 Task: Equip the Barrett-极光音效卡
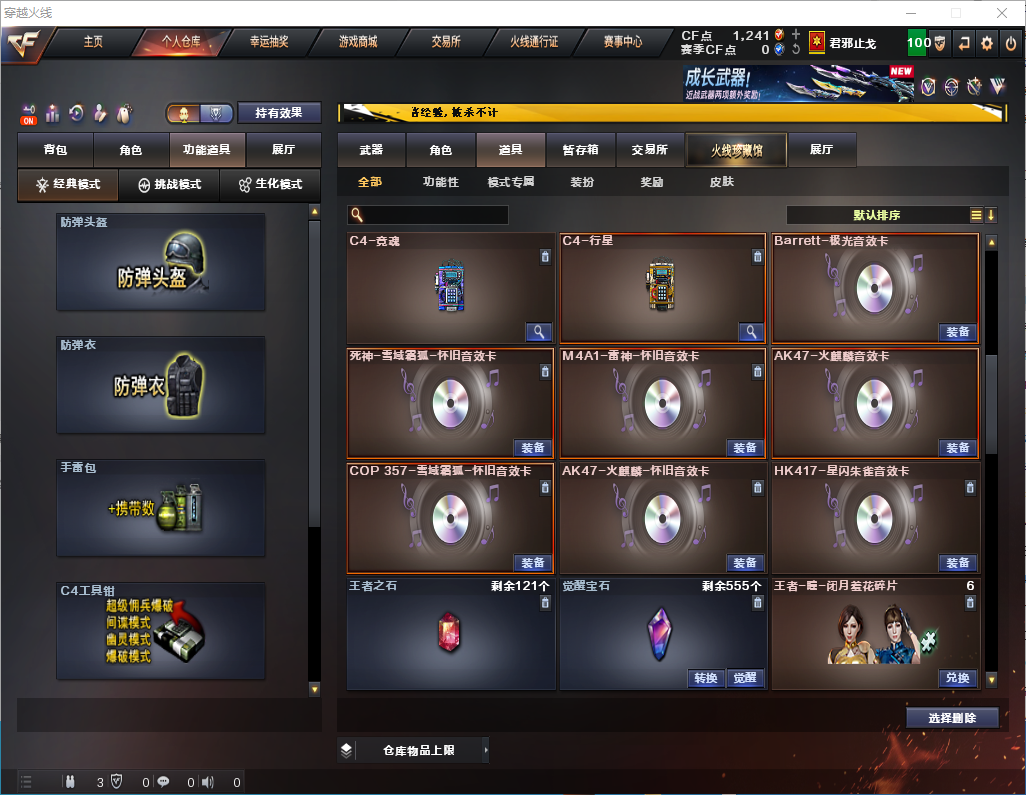click(x=957, y=332)
